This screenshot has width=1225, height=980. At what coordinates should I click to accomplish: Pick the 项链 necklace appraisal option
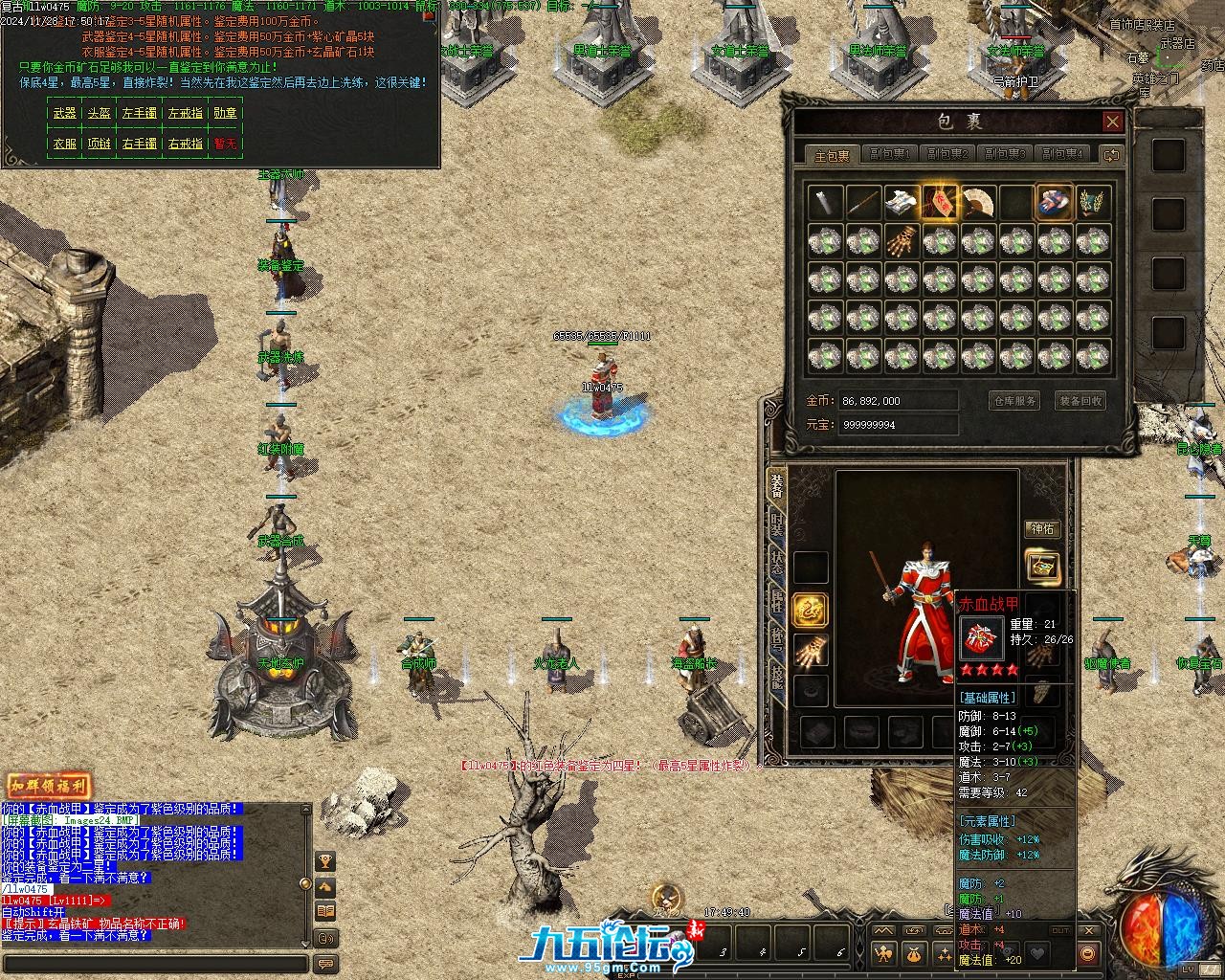coord(100,144)
